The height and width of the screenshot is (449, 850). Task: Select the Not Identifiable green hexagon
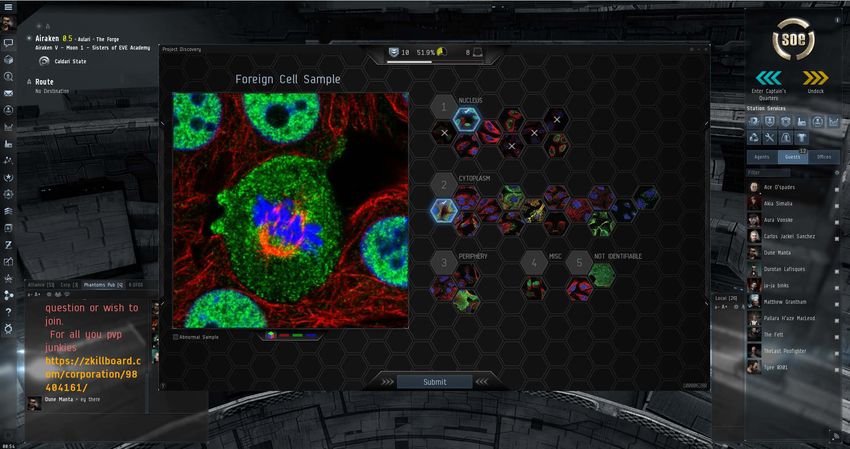coord(600,275)
